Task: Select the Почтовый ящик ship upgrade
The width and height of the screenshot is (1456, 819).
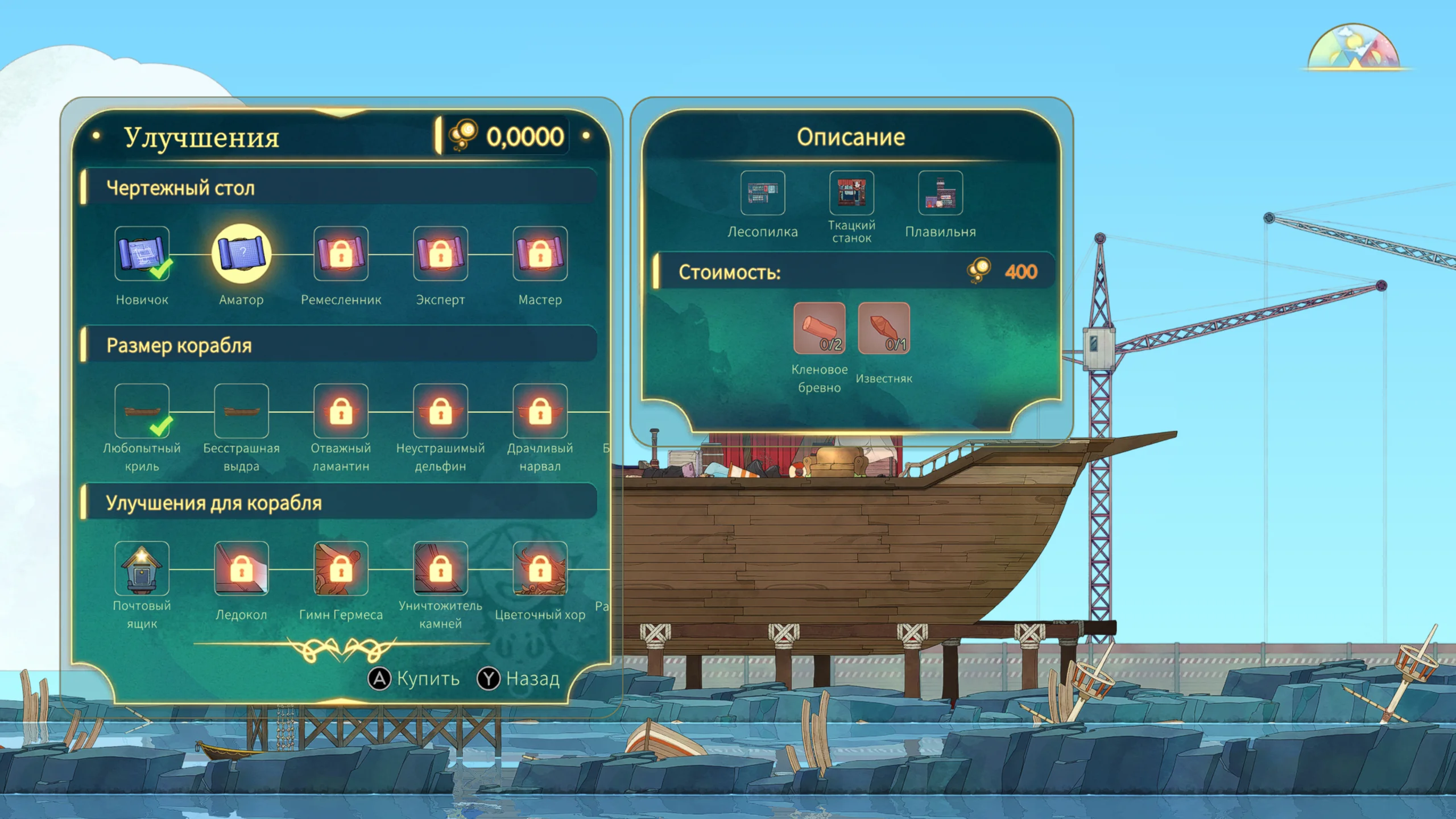Action: pos(142,568)
